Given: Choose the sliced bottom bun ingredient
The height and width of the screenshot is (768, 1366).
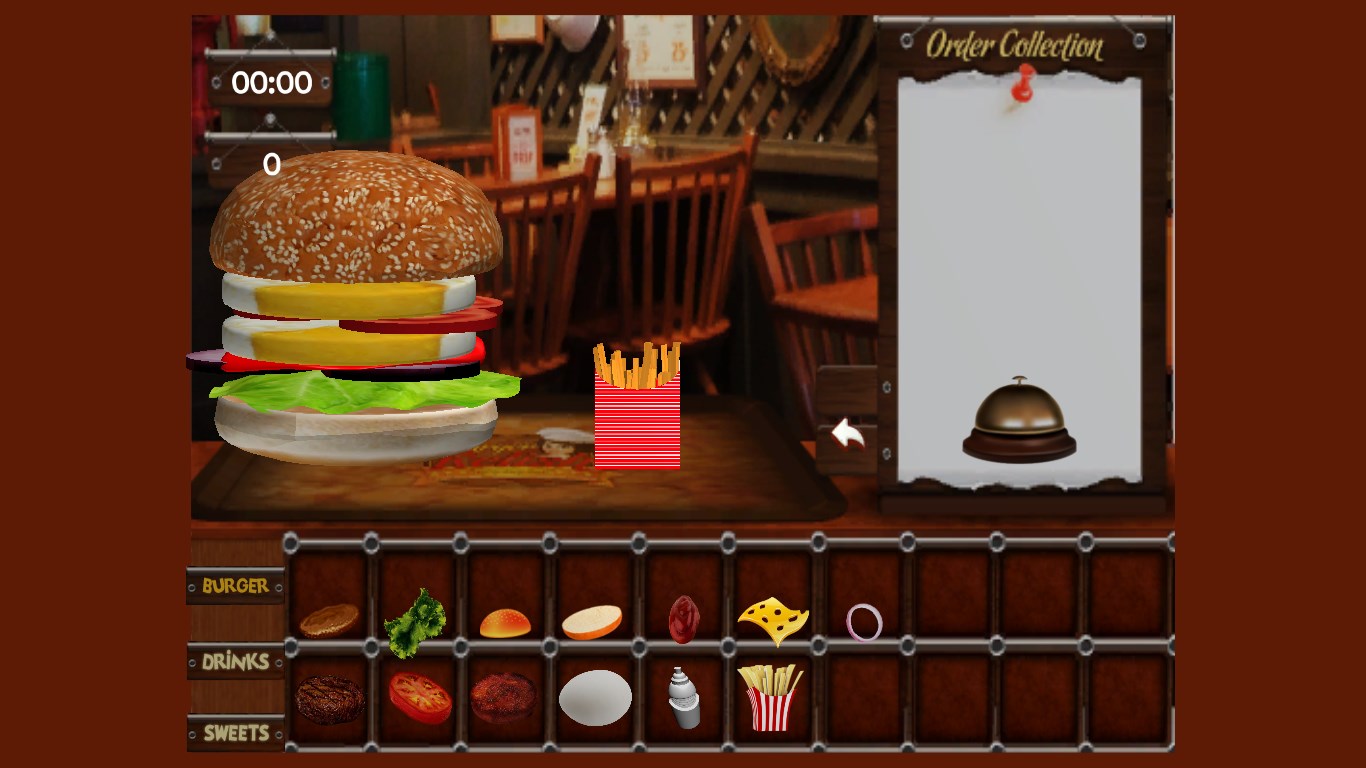Looking at the screenshot, I should click(592, 622).
